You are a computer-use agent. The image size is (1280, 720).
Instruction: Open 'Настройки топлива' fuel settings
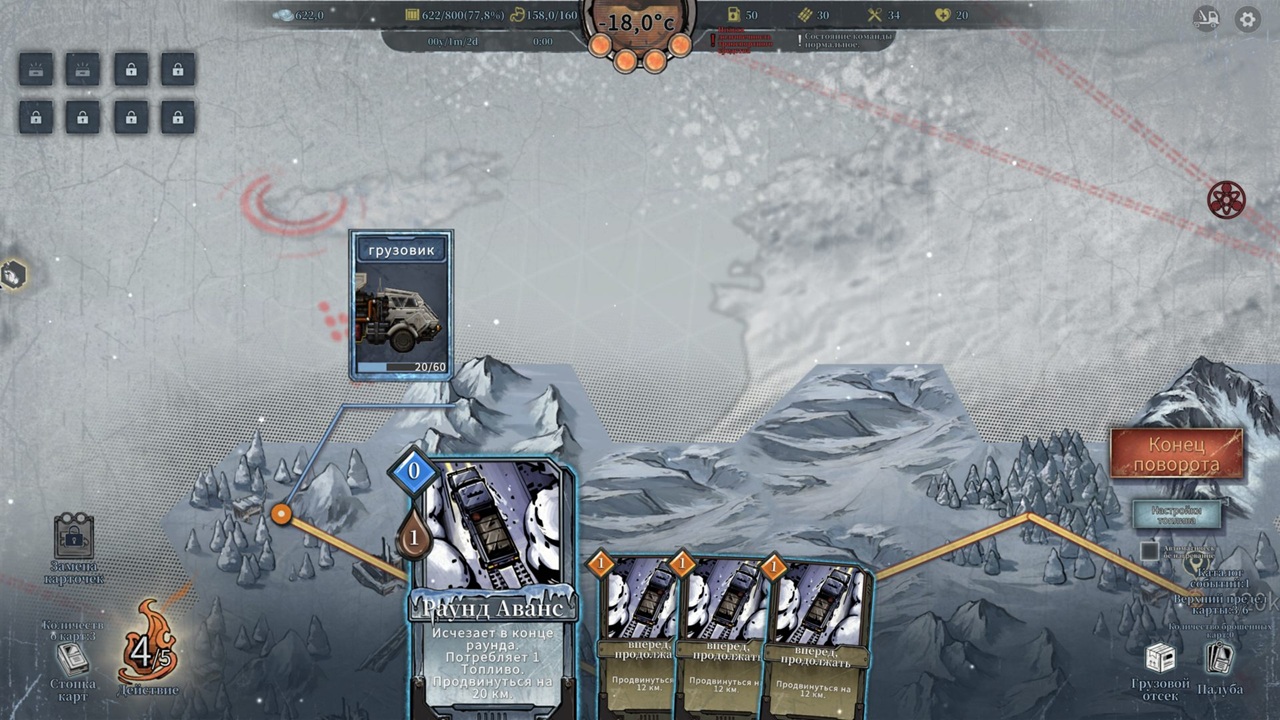tap(1177, 514)
